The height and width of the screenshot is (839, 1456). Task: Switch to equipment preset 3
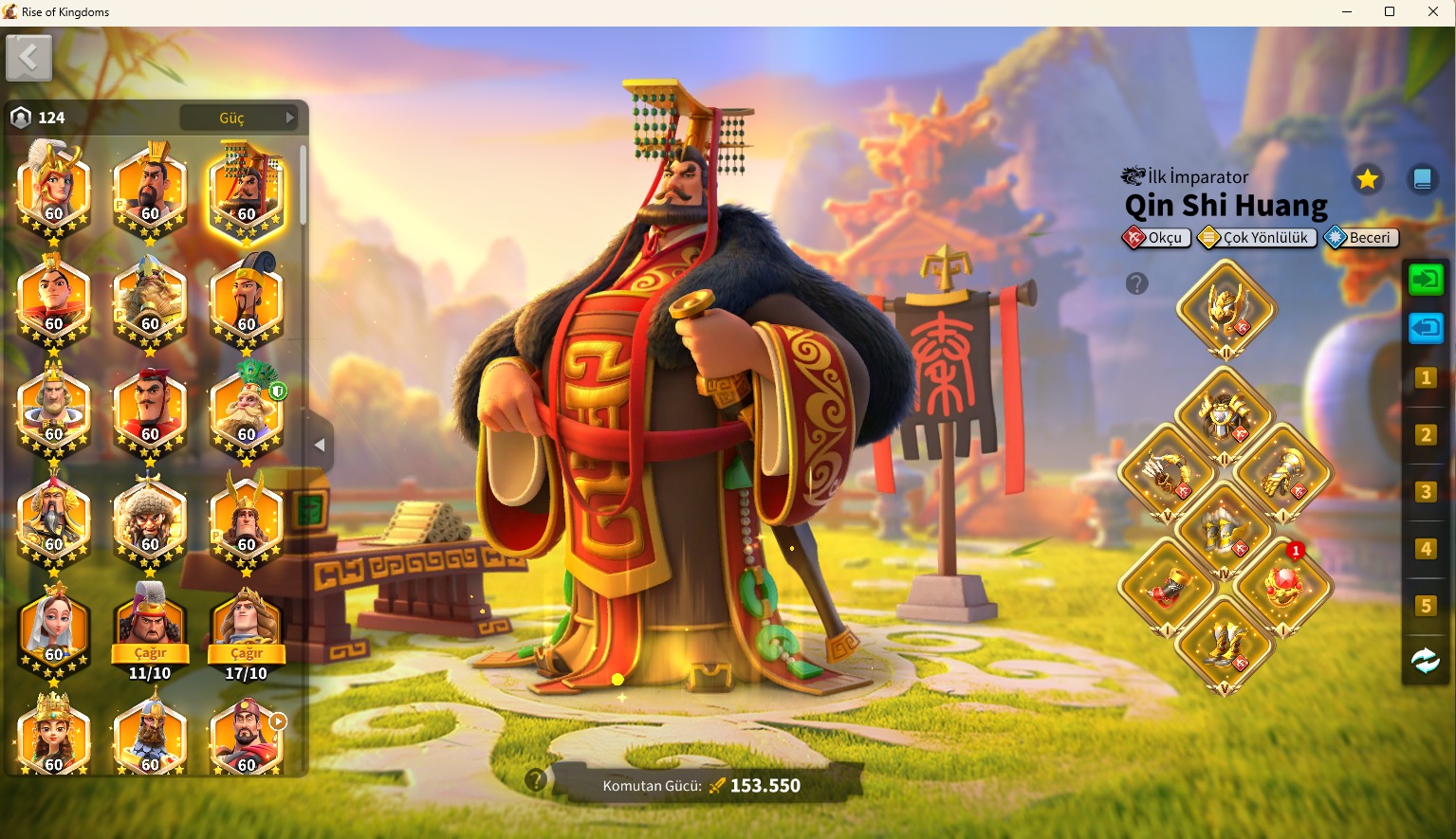point(1425,492)
